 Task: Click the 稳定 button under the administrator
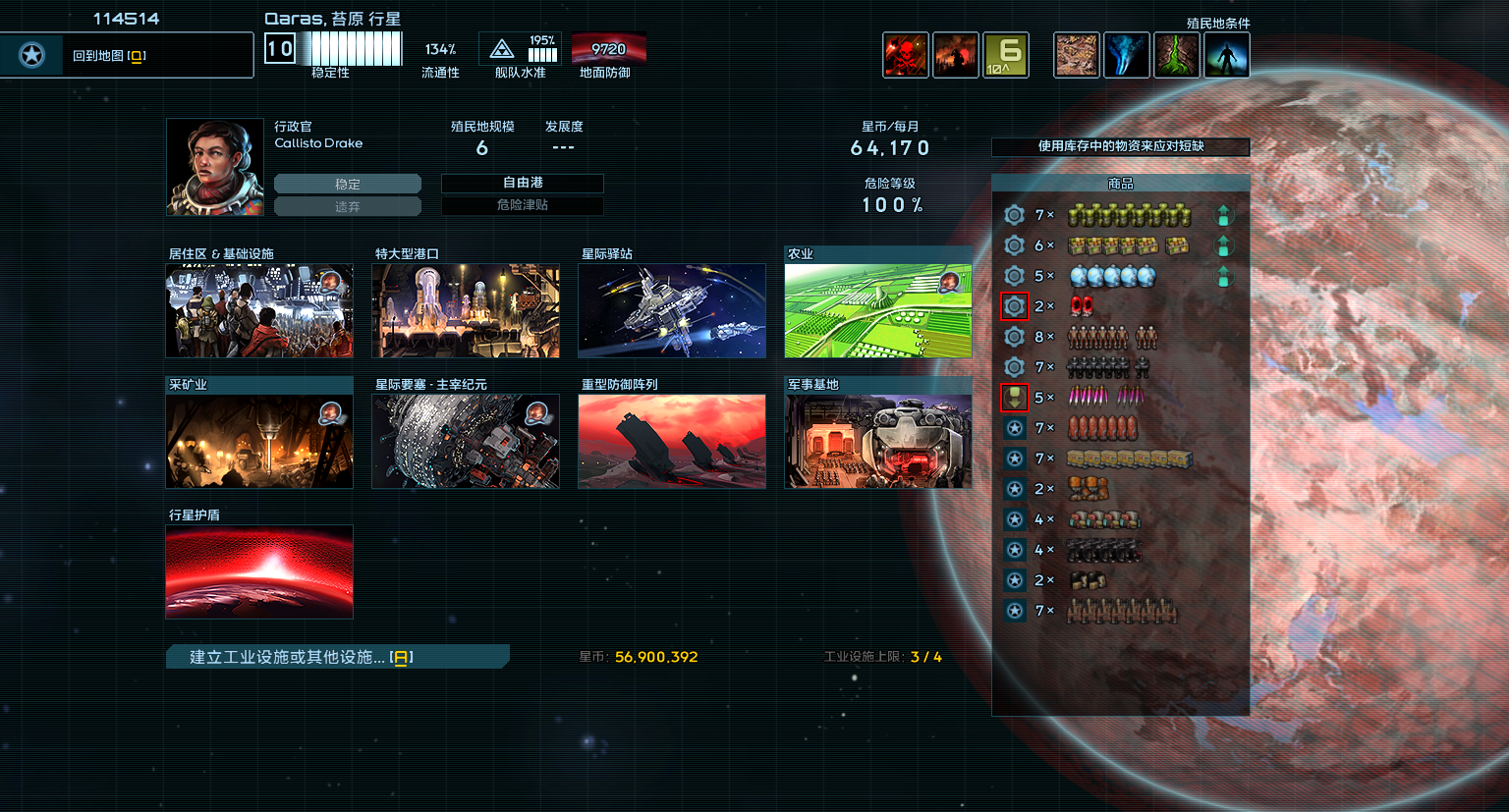(347, 184)
